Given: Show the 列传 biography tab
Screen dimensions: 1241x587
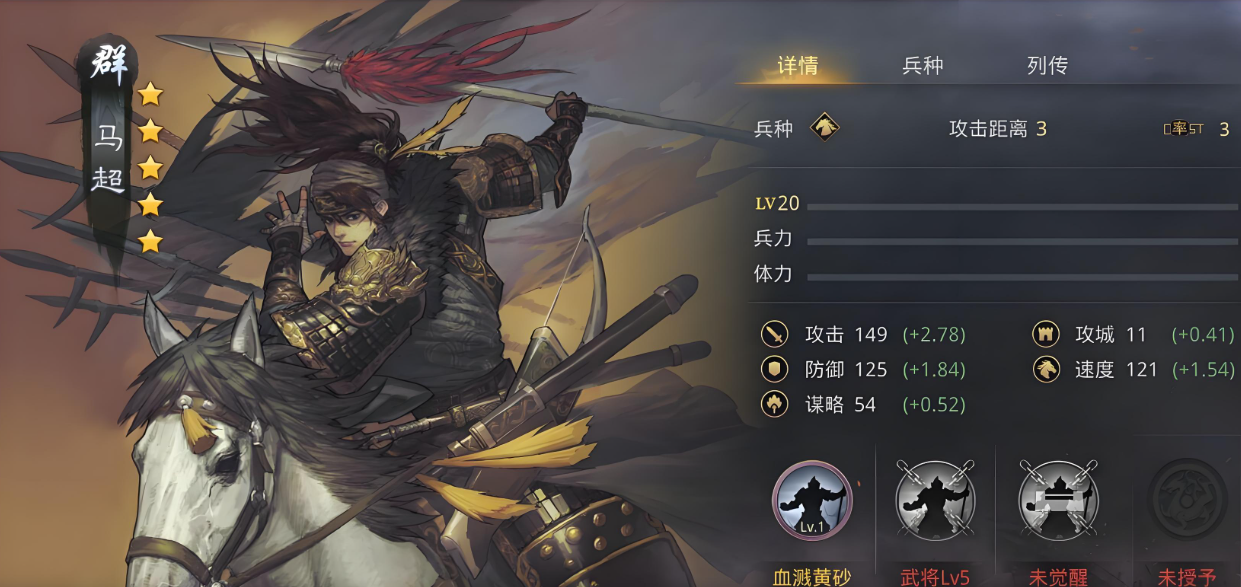Looking at the screenshot, I should (x=1047, y=66).
